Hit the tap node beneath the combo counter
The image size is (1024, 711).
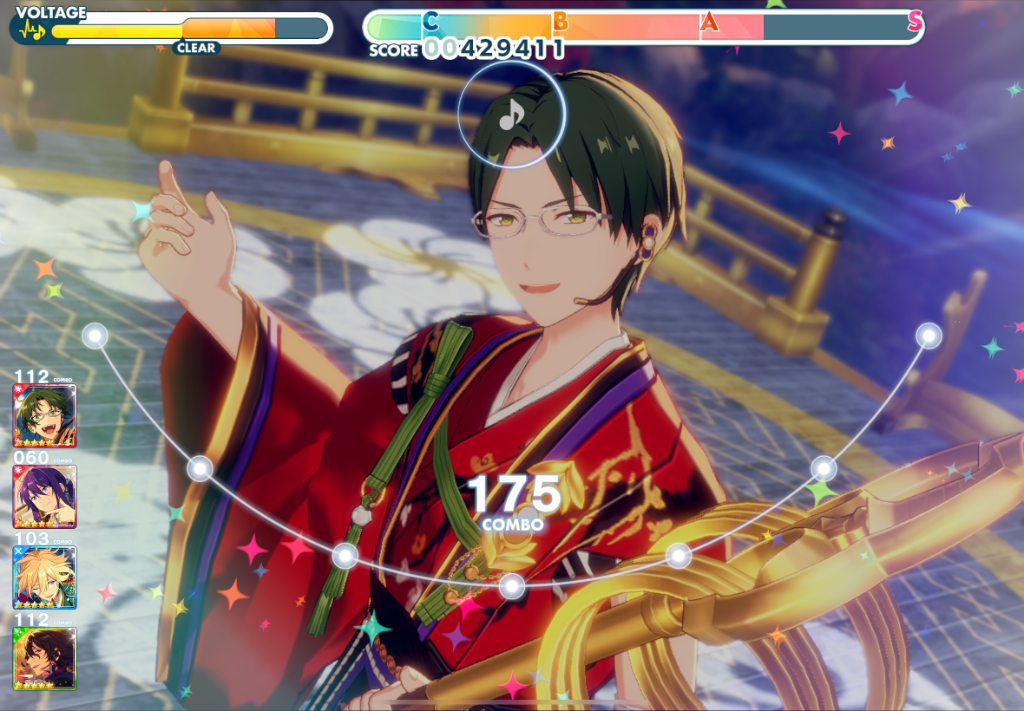tap(512, 585)
